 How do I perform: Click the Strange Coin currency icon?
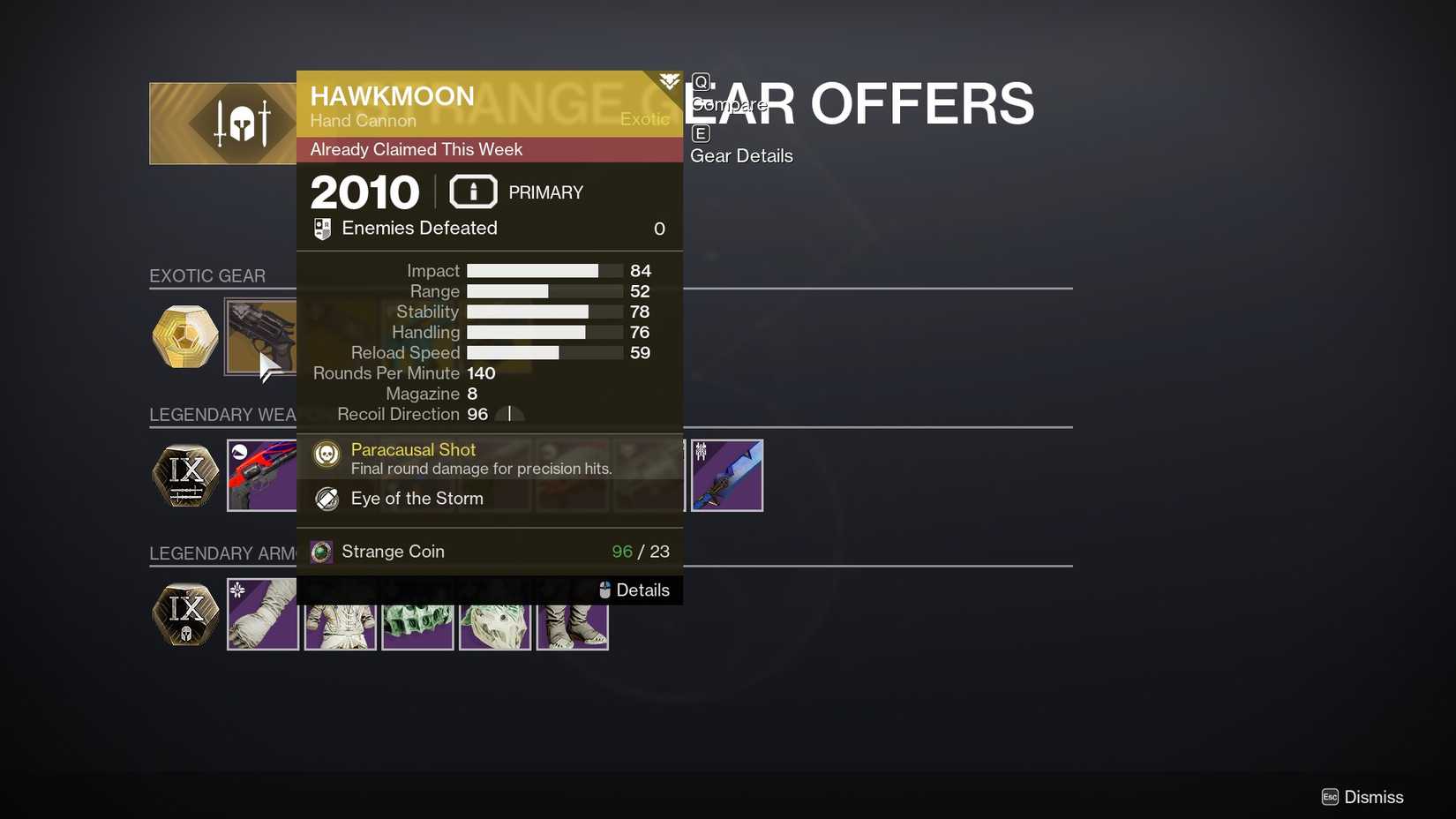(x=320, y=551)
